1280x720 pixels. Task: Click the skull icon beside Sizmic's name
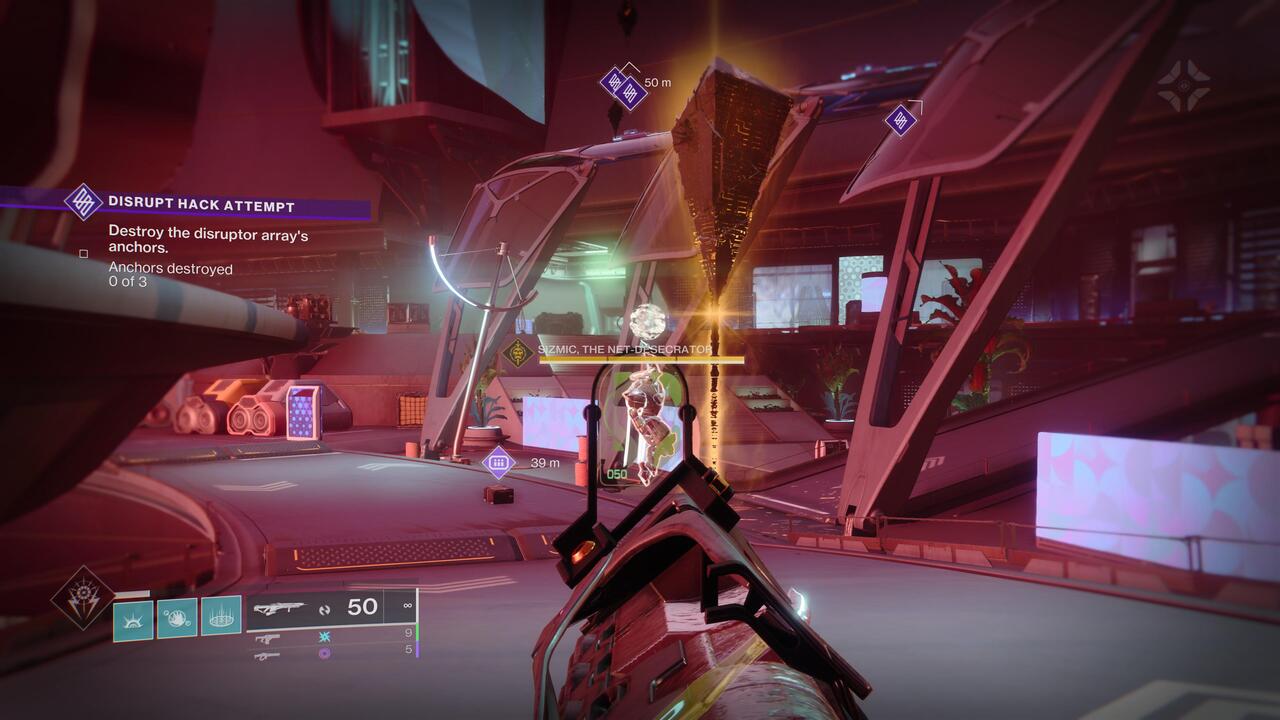(x=519, y=354)
